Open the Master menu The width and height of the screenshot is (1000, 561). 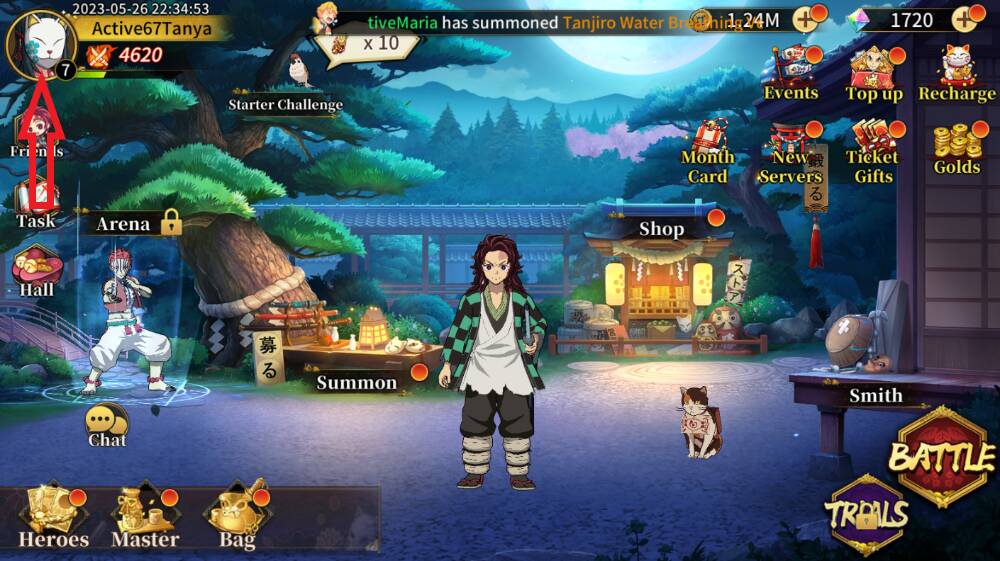[x=144, y=518]
